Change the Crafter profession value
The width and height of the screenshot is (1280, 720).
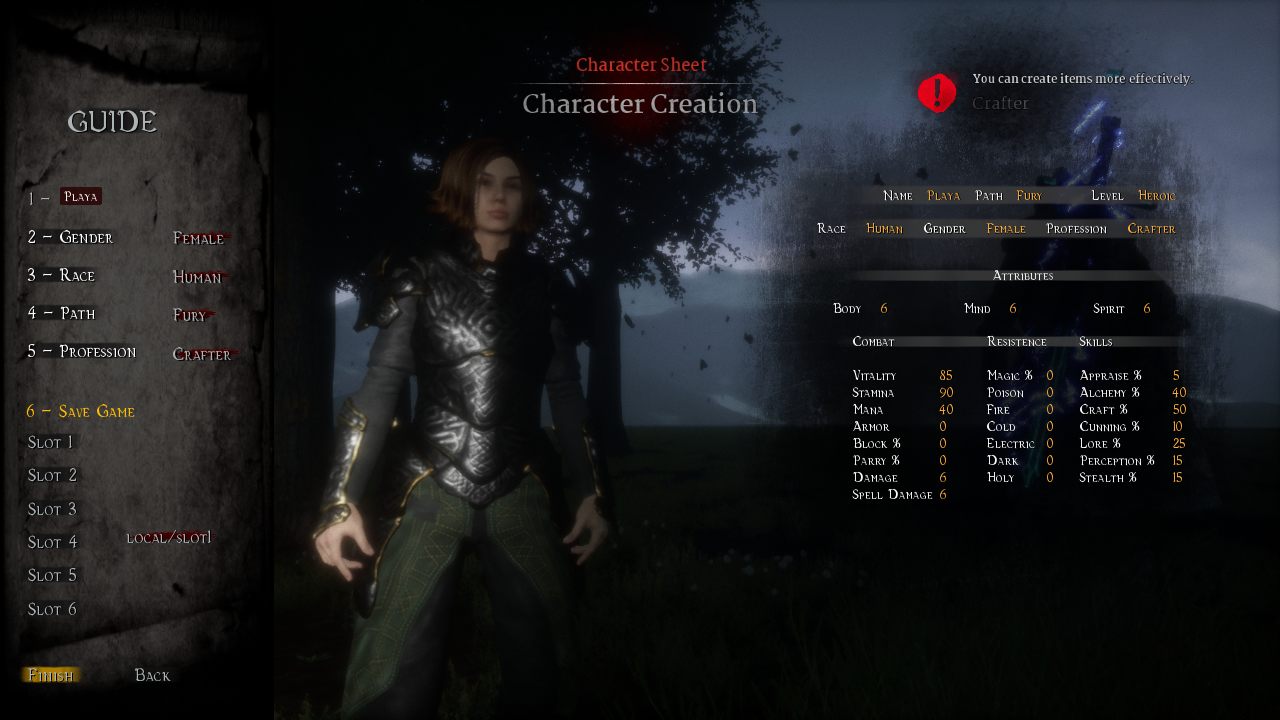tap(202, 354)
